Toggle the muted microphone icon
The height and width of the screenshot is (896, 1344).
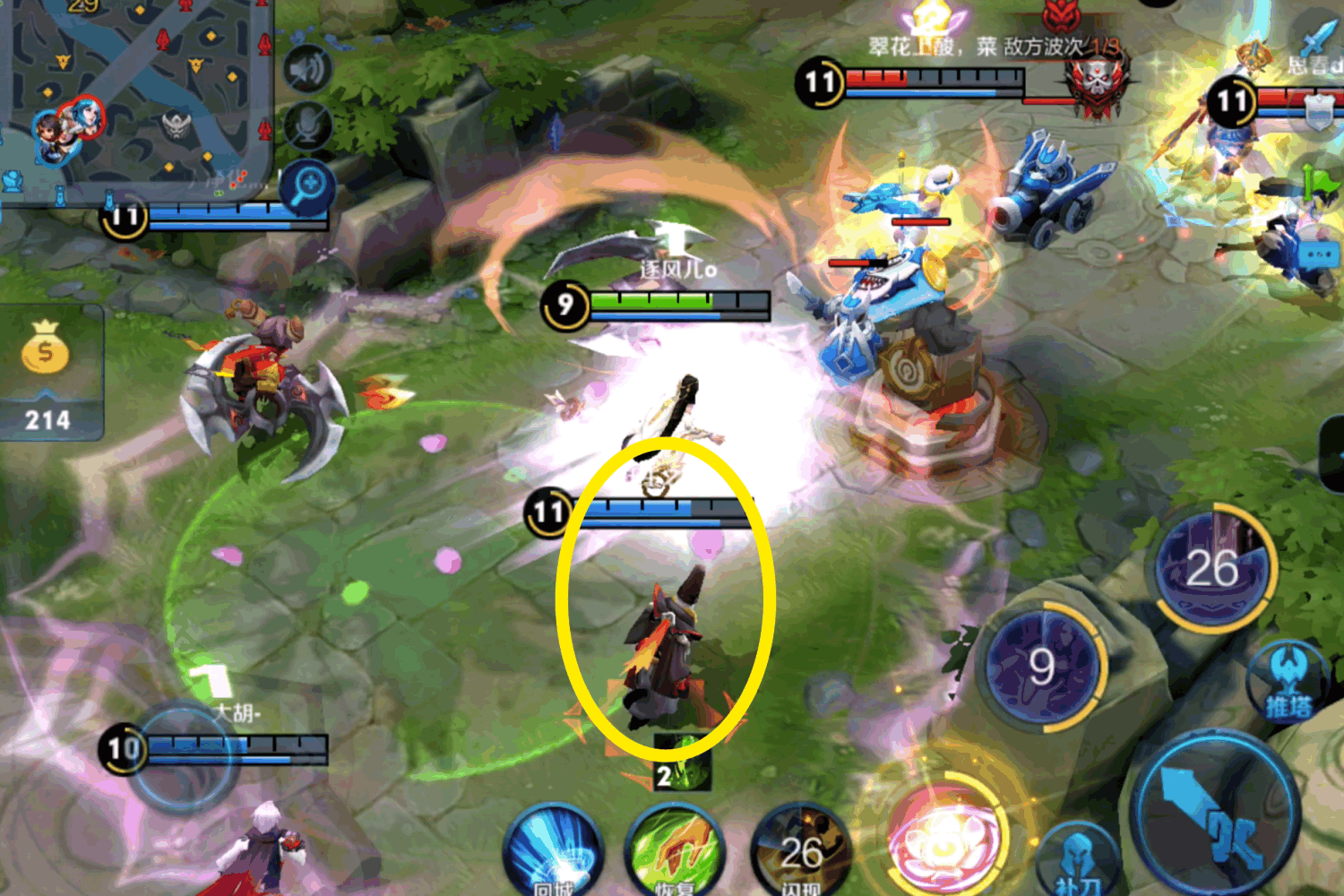tap(307, 125)
